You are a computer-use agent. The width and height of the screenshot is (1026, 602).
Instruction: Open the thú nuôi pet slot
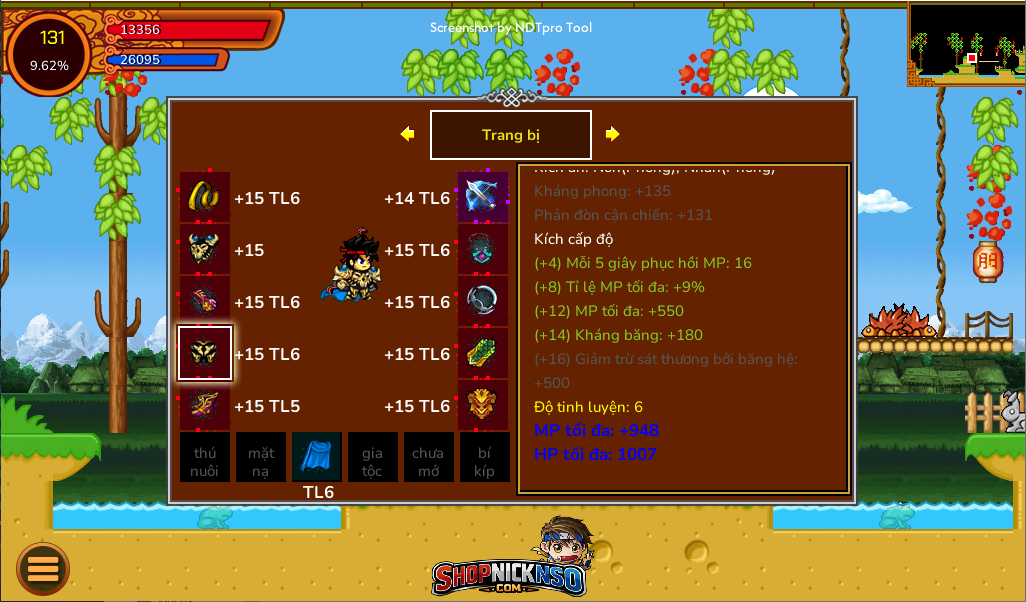205,458
